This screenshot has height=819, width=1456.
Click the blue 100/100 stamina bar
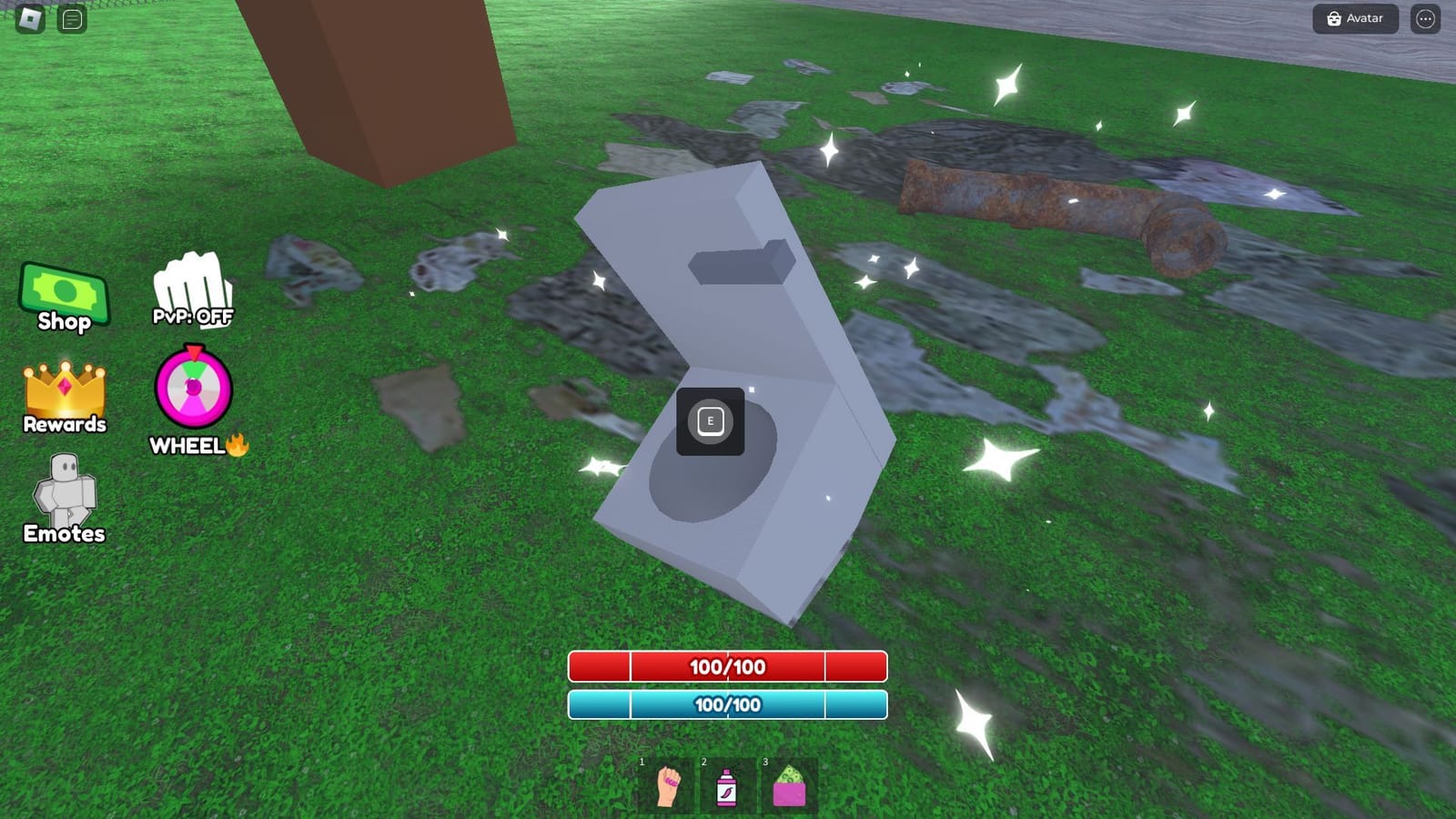[x=727, y=703]
